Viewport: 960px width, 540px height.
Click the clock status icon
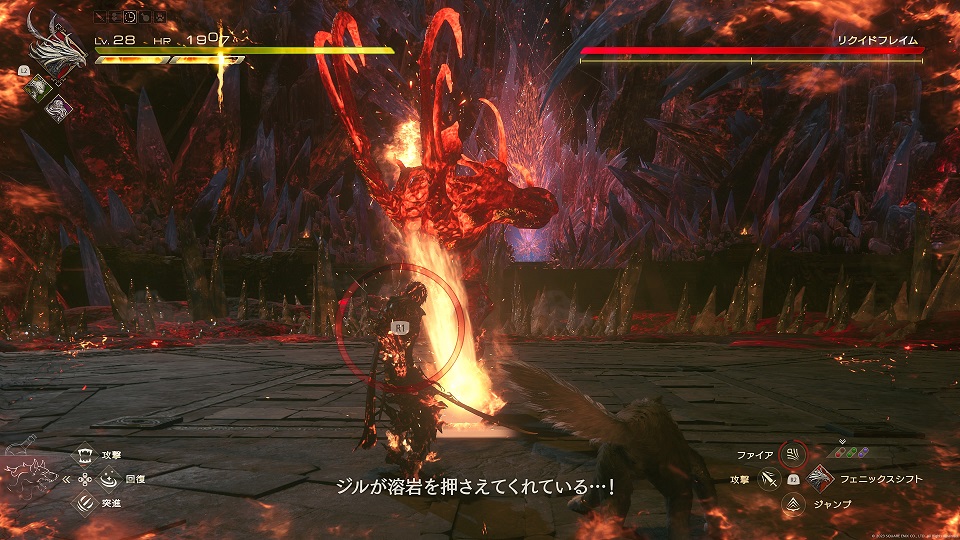click(x=131, y=18)
